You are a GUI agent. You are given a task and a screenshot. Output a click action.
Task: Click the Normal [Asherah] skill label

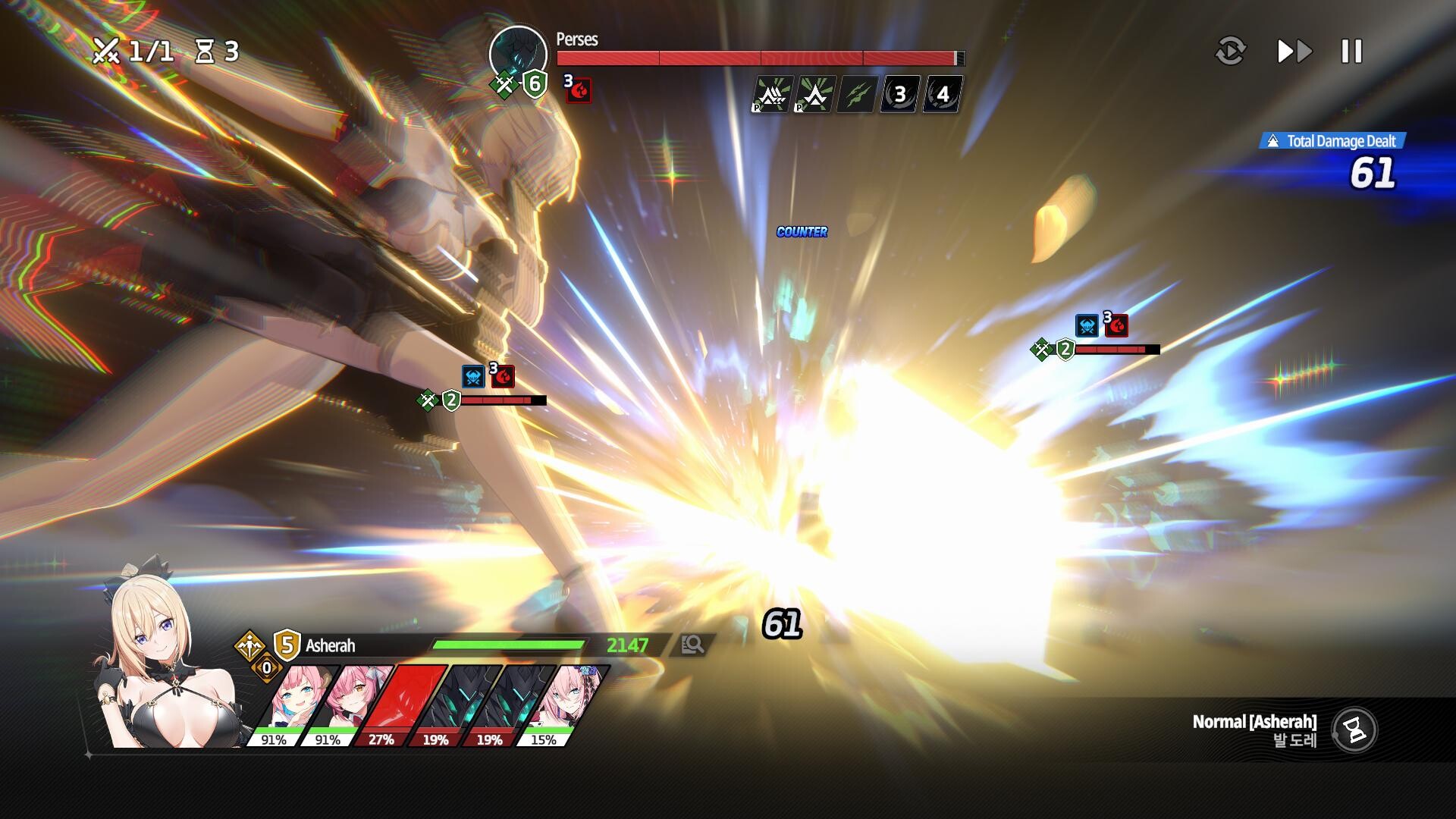1255,721
